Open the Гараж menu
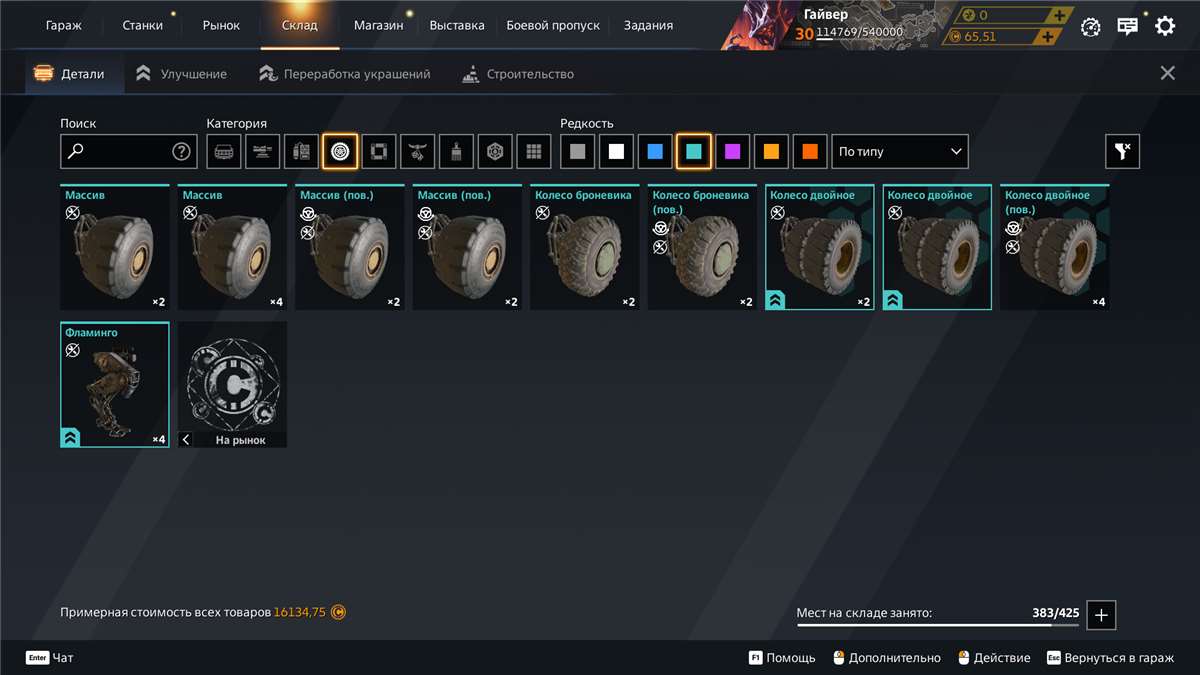Image resolution: width=1200 pixels, height=675 pixels. tap(64, 25)
